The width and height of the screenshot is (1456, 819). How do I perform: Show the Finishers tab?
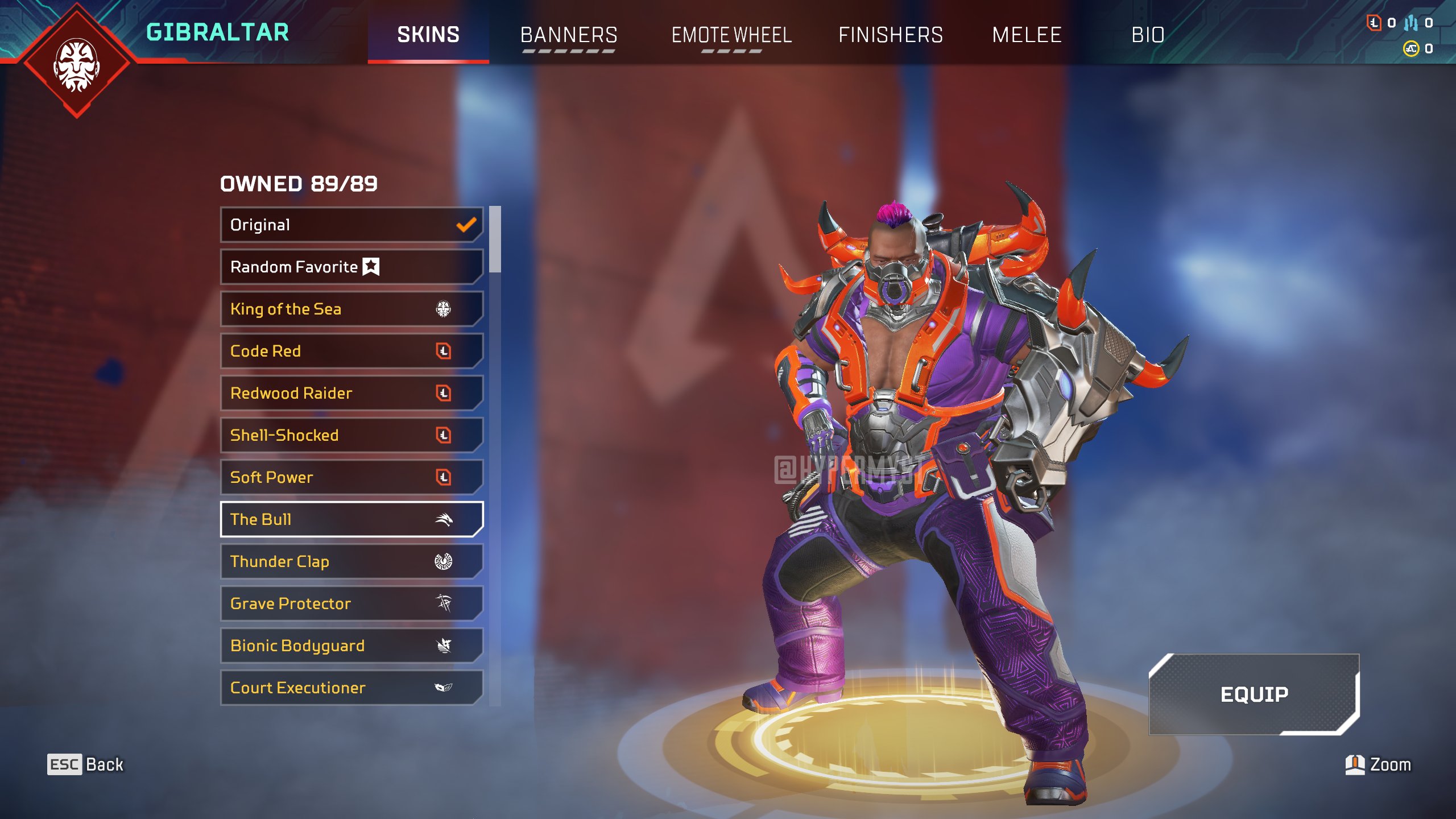(x=891, y=35)
